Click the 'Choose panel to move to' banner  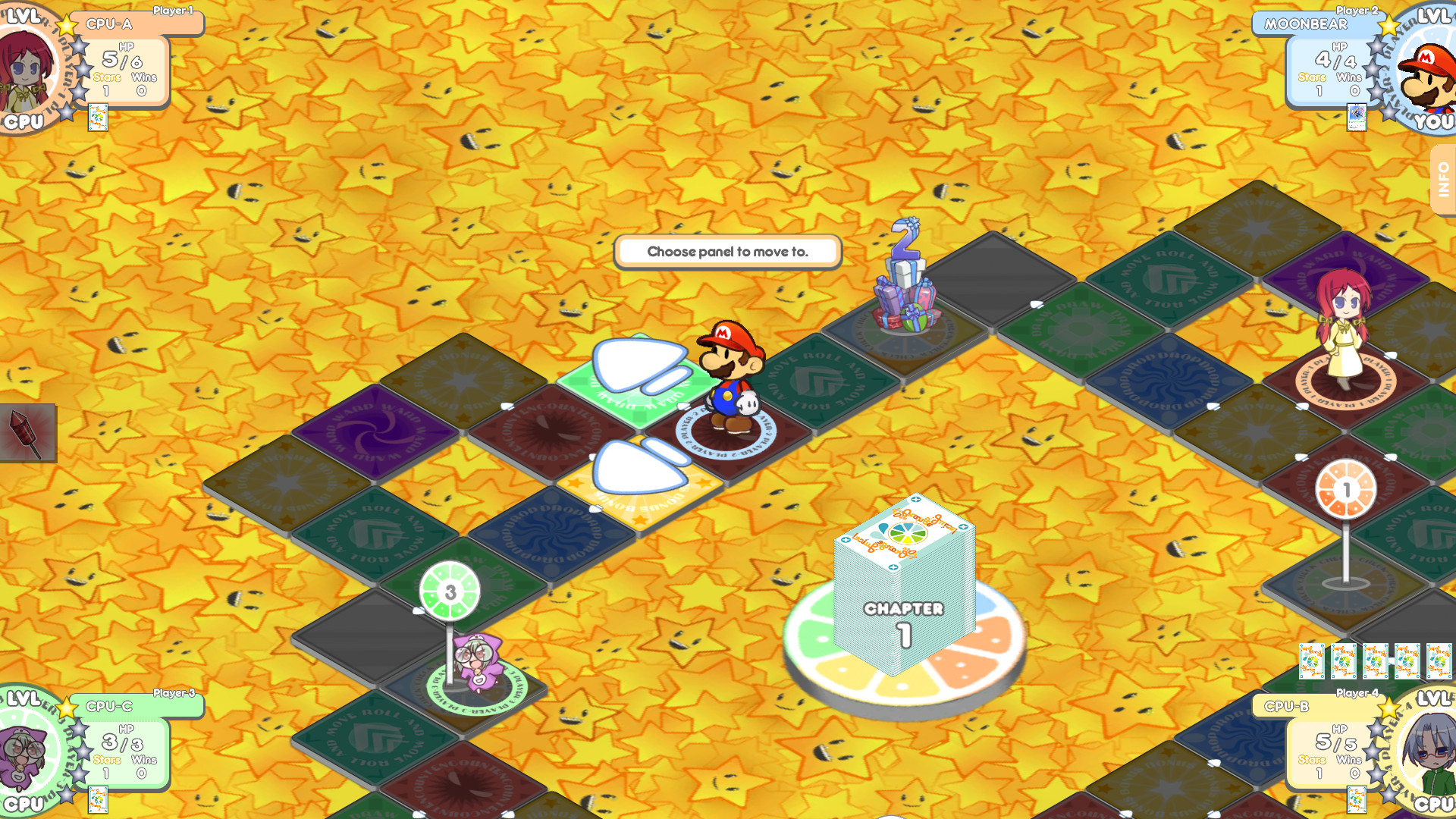click(729, 251)
